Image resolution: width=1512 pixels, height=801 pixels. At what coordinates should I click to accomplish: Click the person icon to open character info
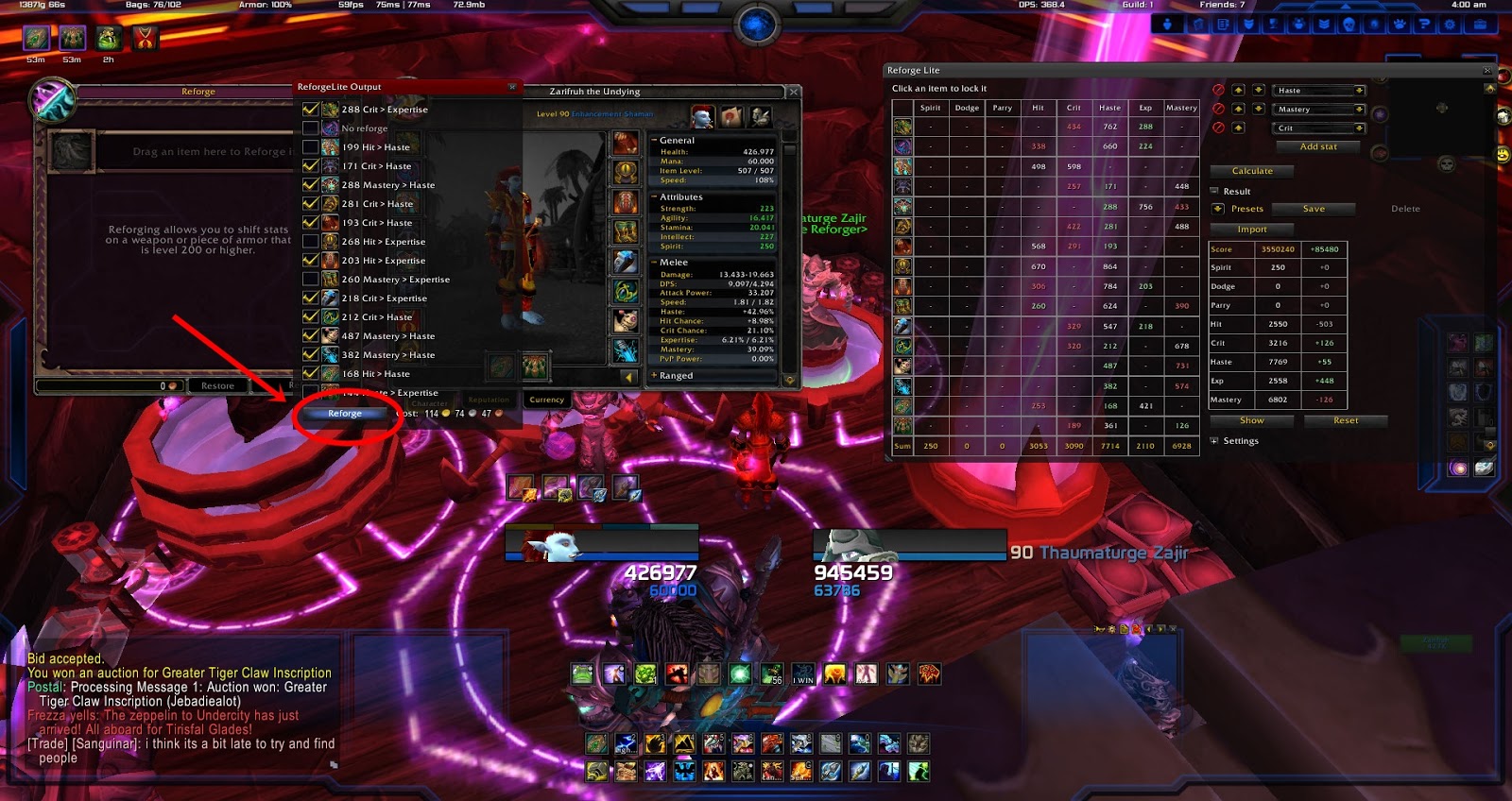1166,24
